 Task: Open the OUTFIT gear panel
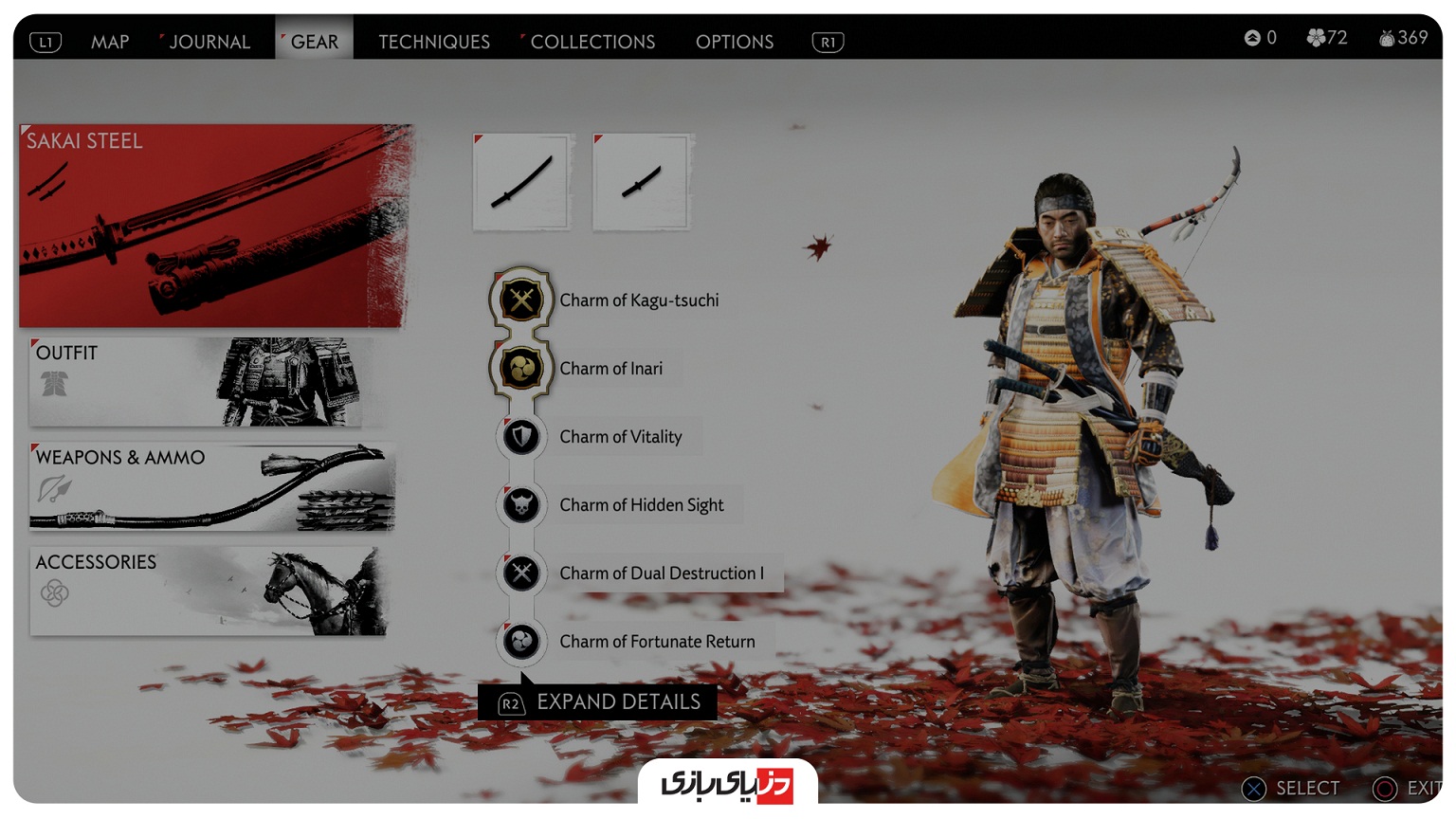[x=209, y=382]
